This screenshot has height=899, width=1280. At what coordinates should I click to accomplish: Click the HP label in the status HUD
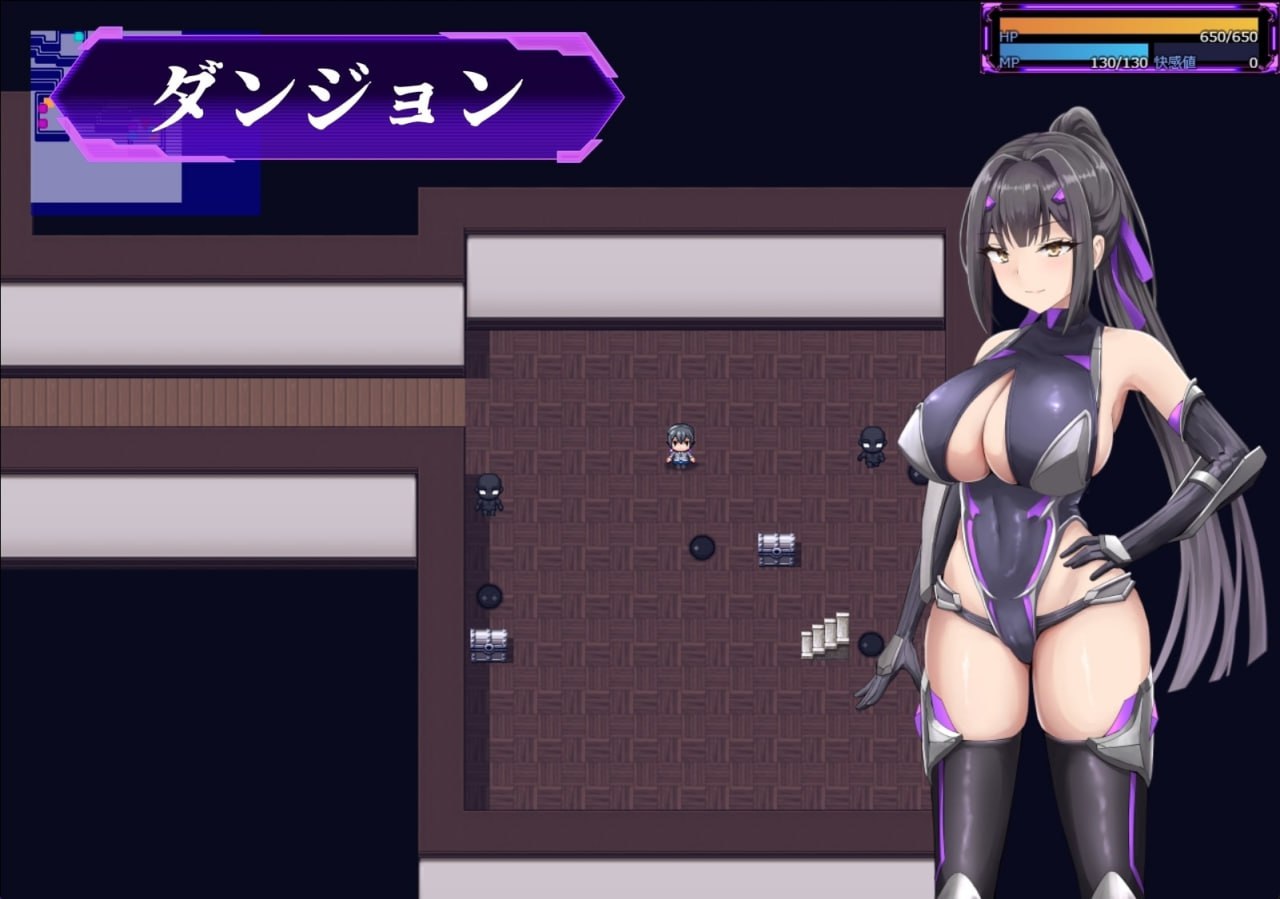[x=1010, y=36]
